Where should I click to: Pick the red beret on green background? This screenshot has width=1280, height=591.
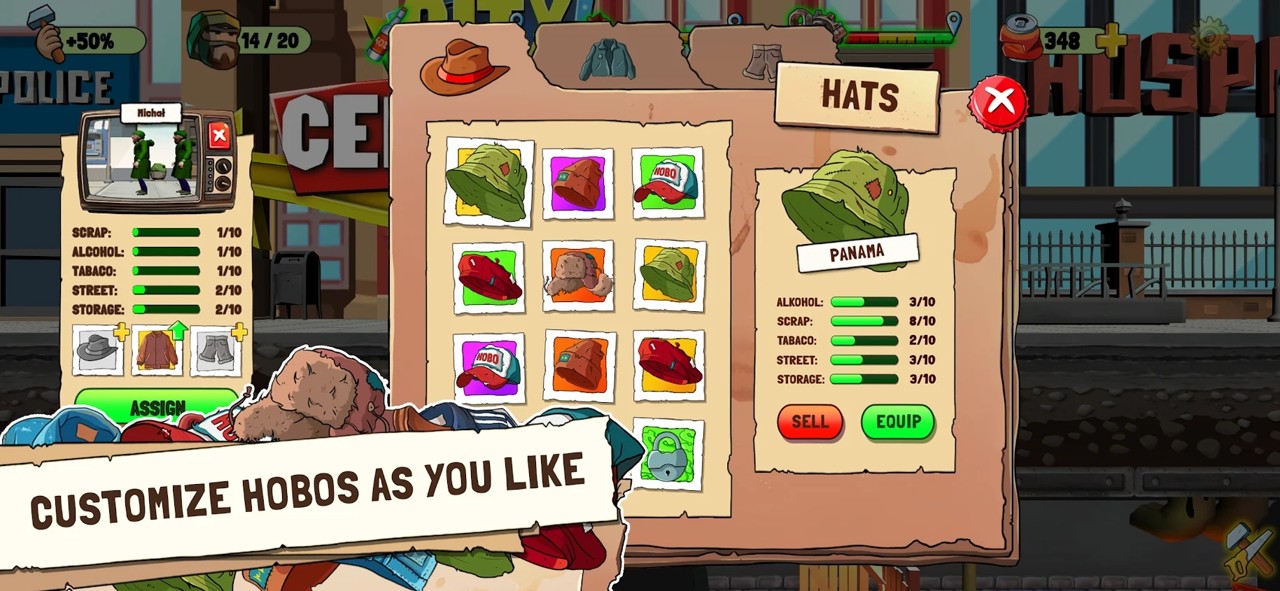pyautogui.click(x=488, y=277)
